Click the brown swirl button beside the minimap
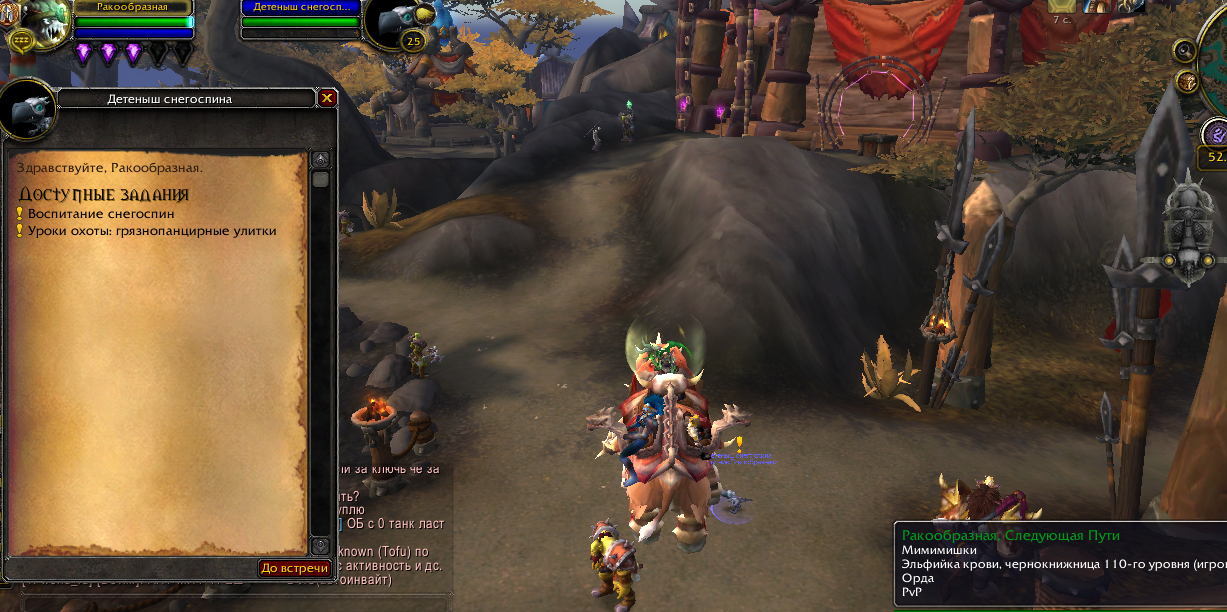 coord(1187,81)
